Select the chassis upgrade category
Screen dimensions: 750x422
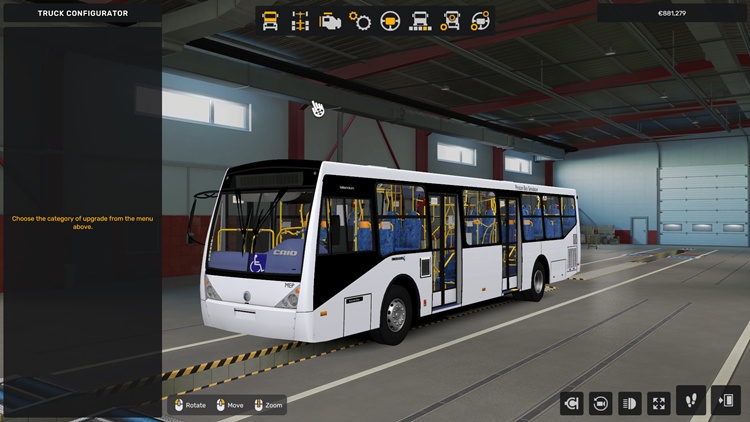pyautogui.click(x=299, y=20)
